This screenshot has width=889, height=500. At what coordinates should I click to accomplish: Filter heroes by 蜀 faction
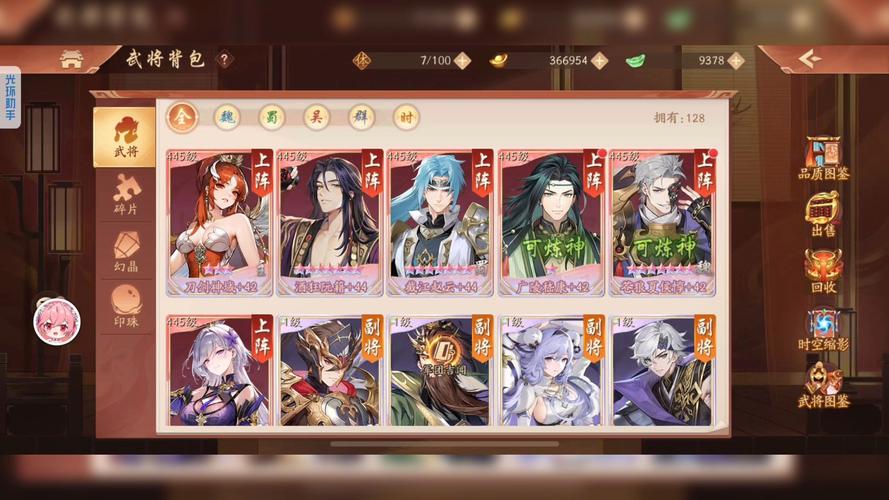pyautogui.click(x=271, y=117)
